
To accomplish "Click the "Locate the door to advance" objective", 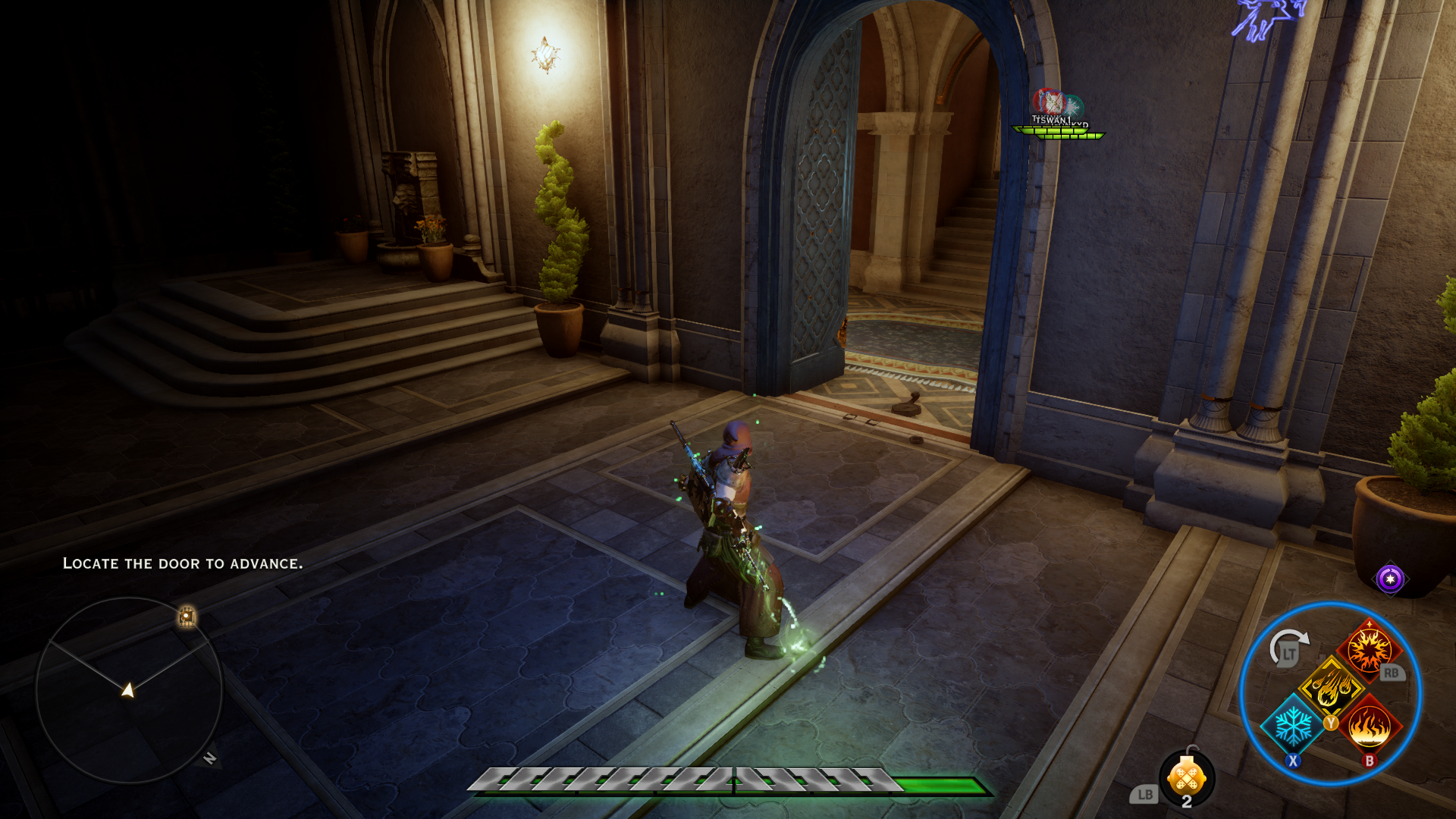I will [x=183, y=563].
